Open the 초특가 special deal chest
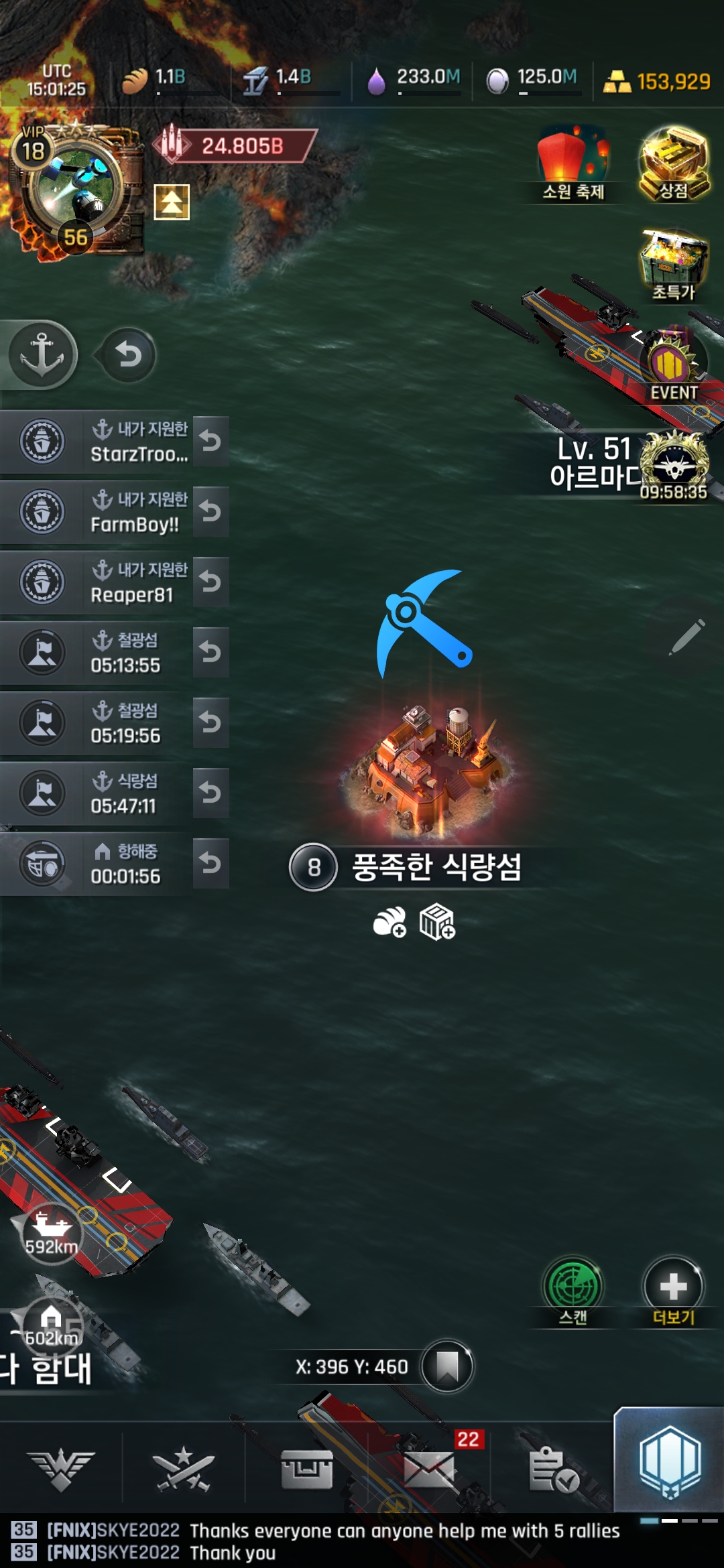Screen dimensions: 724x1568 coord(674,265)
